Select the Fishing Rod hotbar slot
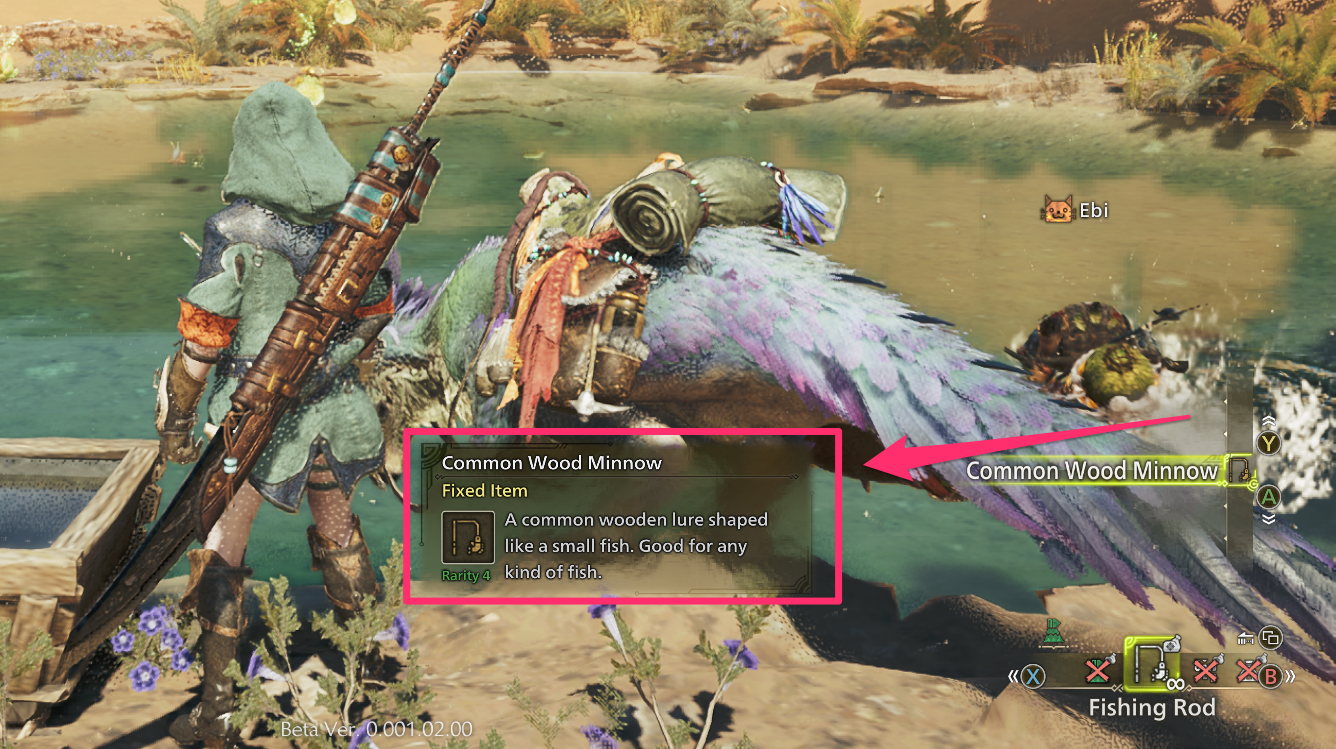The image size is (1336, 749). 1151,665
